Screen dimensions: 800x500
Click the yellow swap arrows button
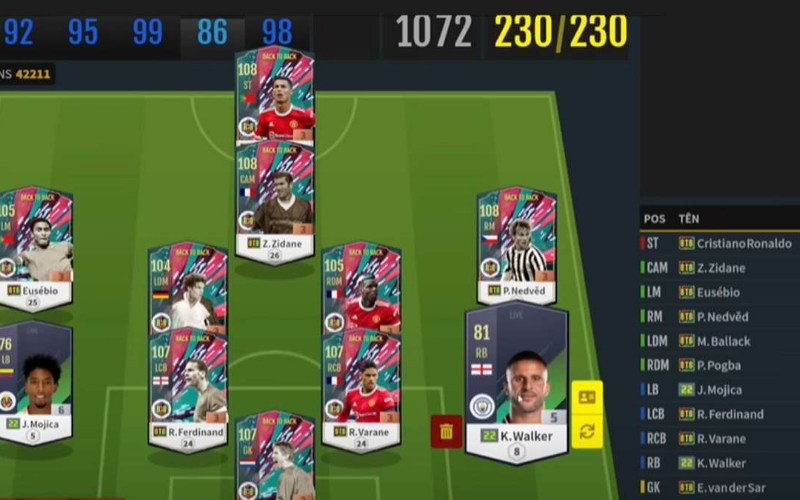point(586,431)
